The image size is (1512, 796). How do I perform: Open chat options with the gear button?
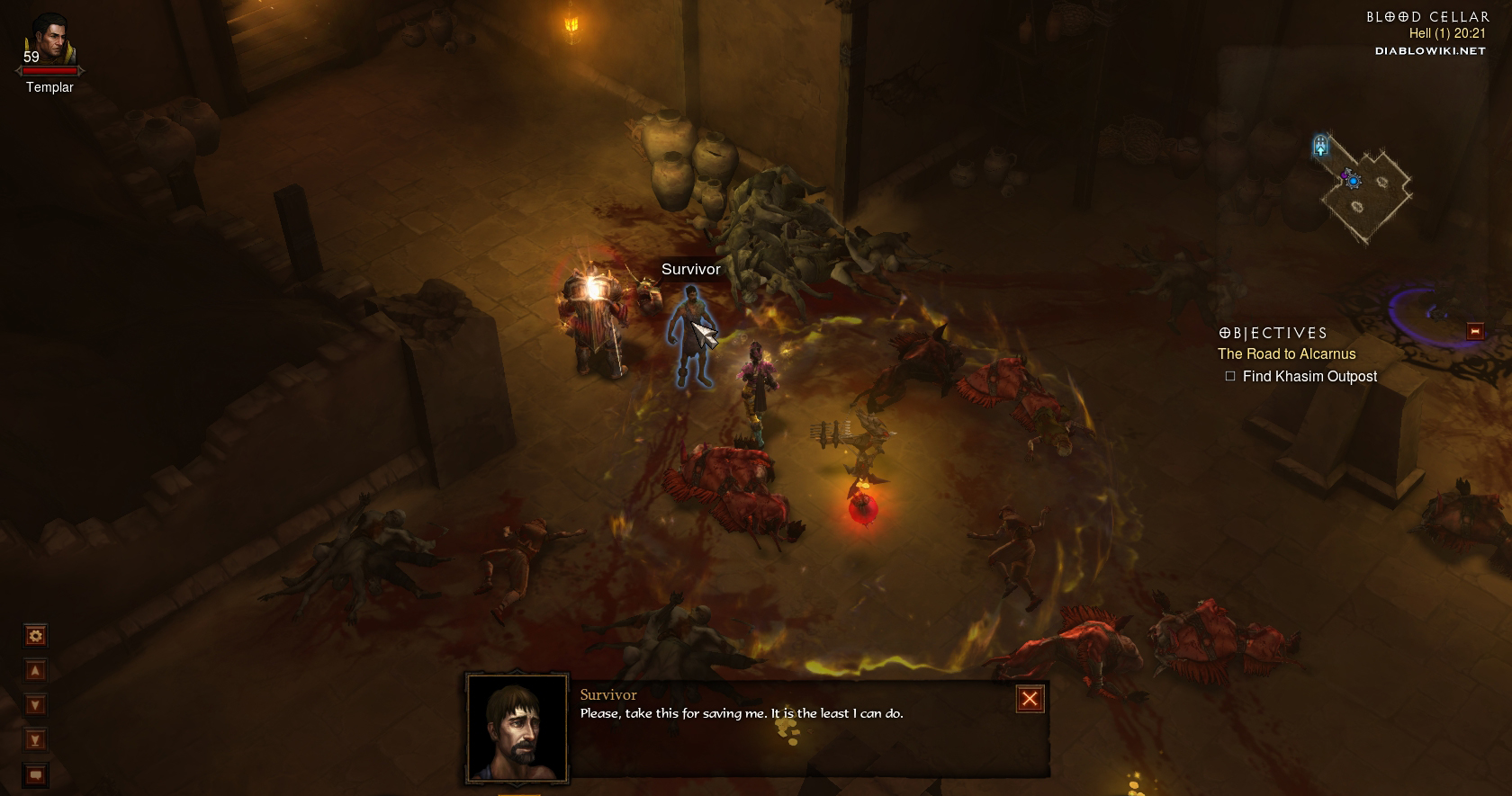coord(36,636)
